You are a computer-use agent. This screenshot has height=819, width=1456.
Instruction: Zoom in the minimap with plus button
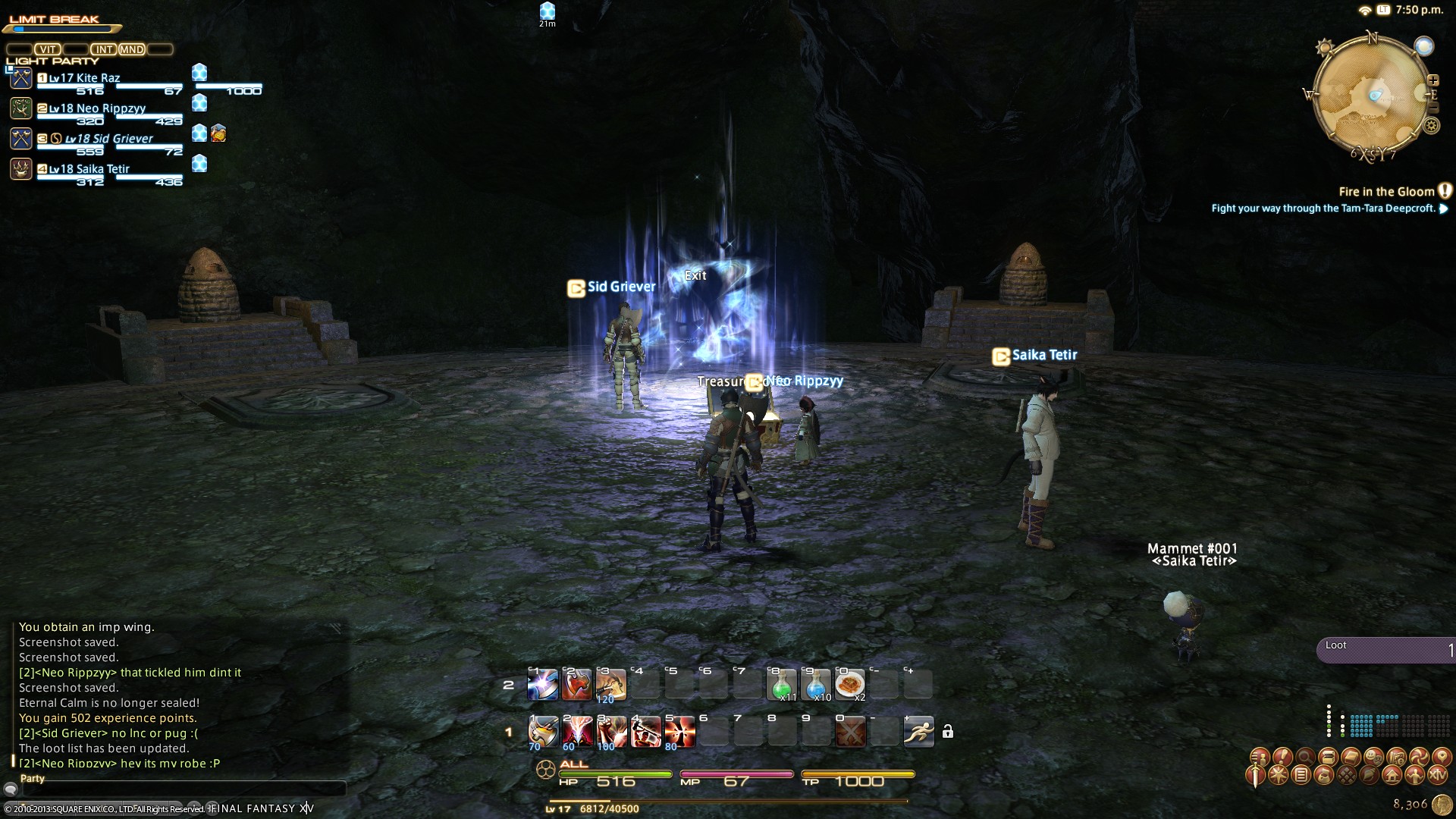coord(1433,80)
